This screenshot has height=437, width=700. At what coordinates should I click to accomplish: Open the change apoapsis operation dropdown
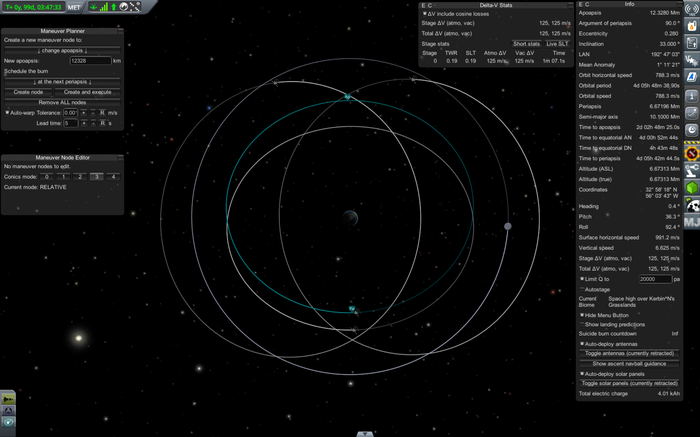pyautogui.click(x=62, y=50)
